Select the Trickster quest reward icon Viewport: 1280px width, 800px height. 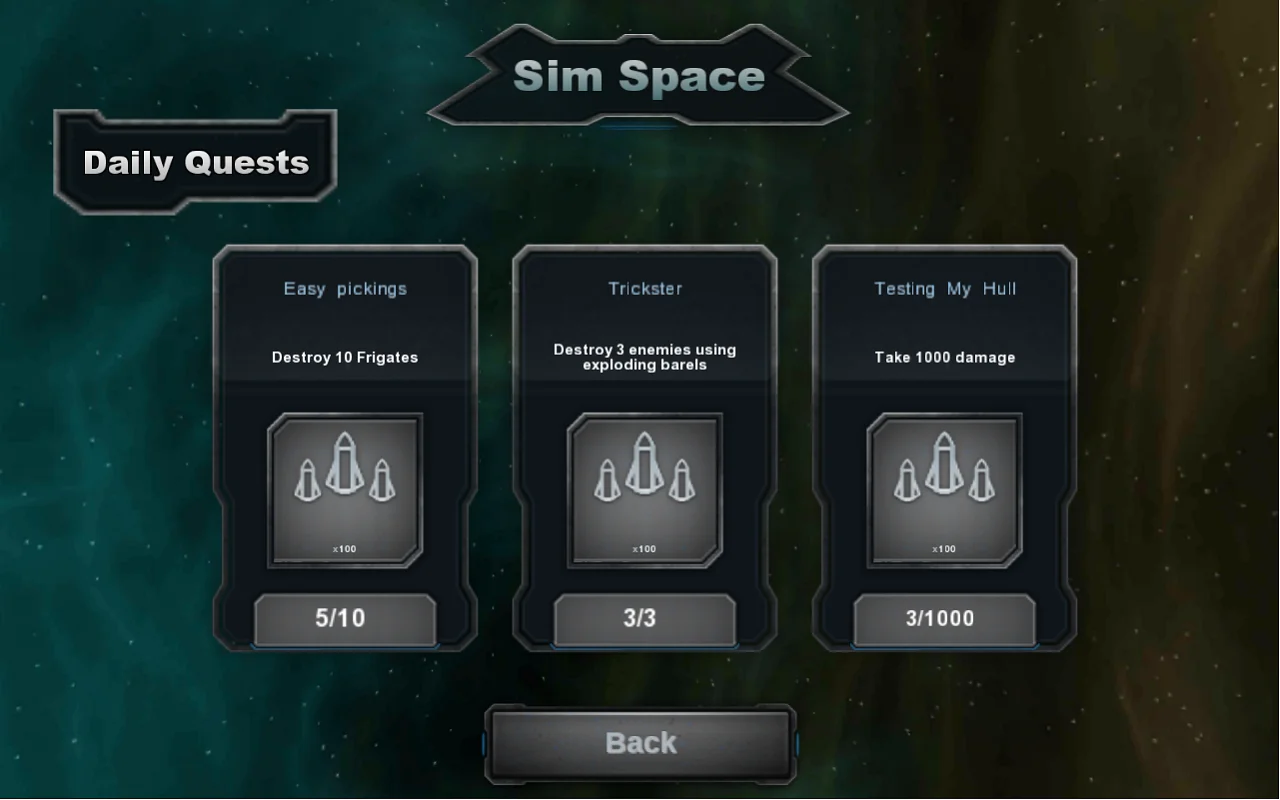point(643,488)
